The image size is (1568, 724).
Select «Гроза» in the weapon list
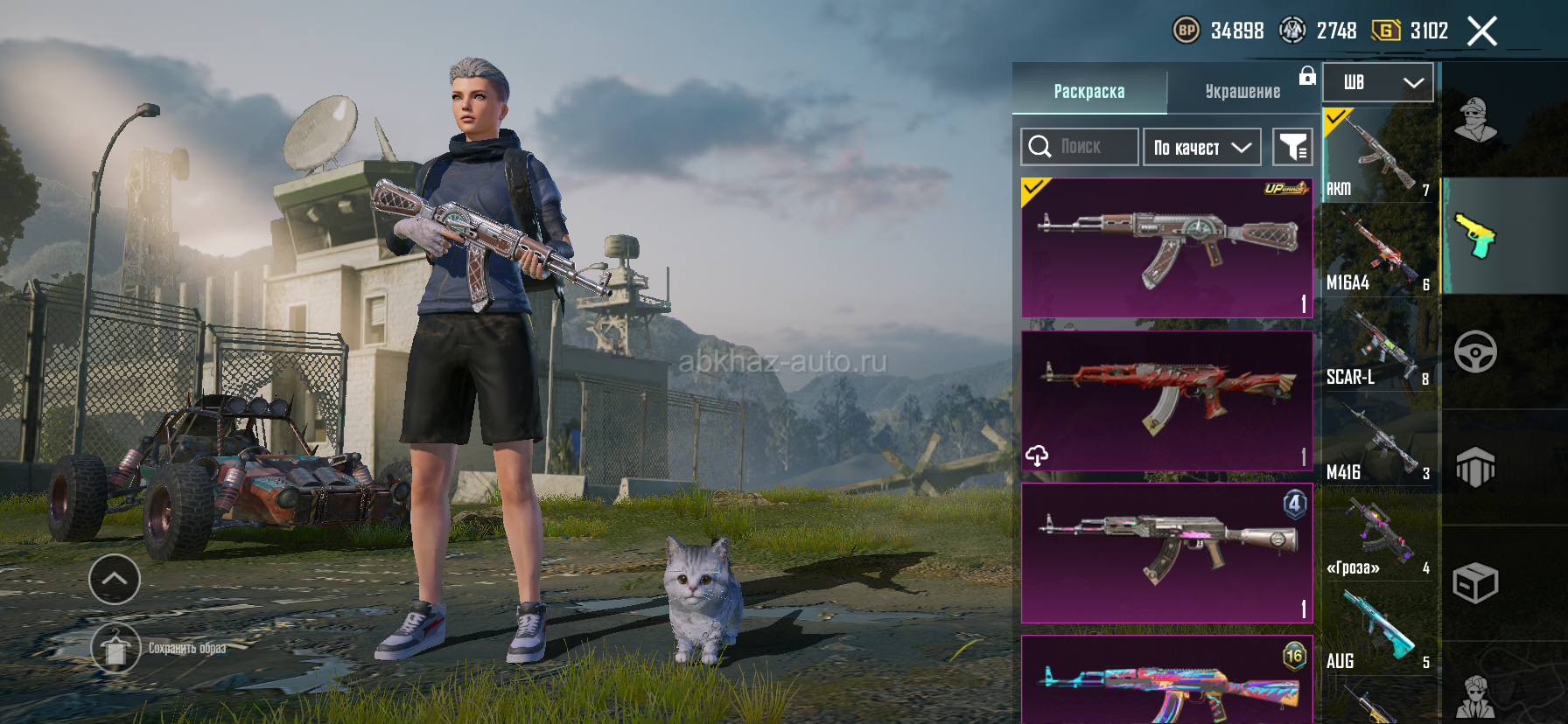pos(1378,536)
